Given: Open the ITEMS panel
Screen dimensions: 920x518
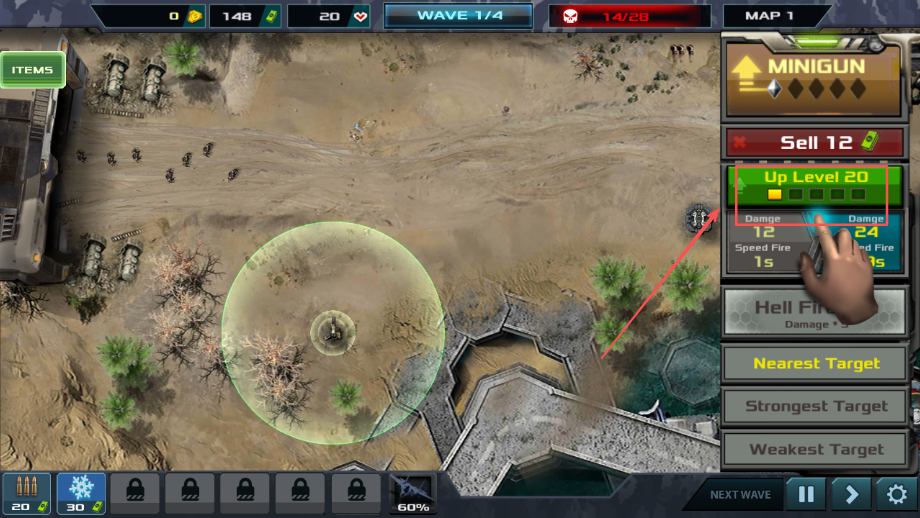Looking at the screenshot, I should pyautogui.click(x=32, y=70).
